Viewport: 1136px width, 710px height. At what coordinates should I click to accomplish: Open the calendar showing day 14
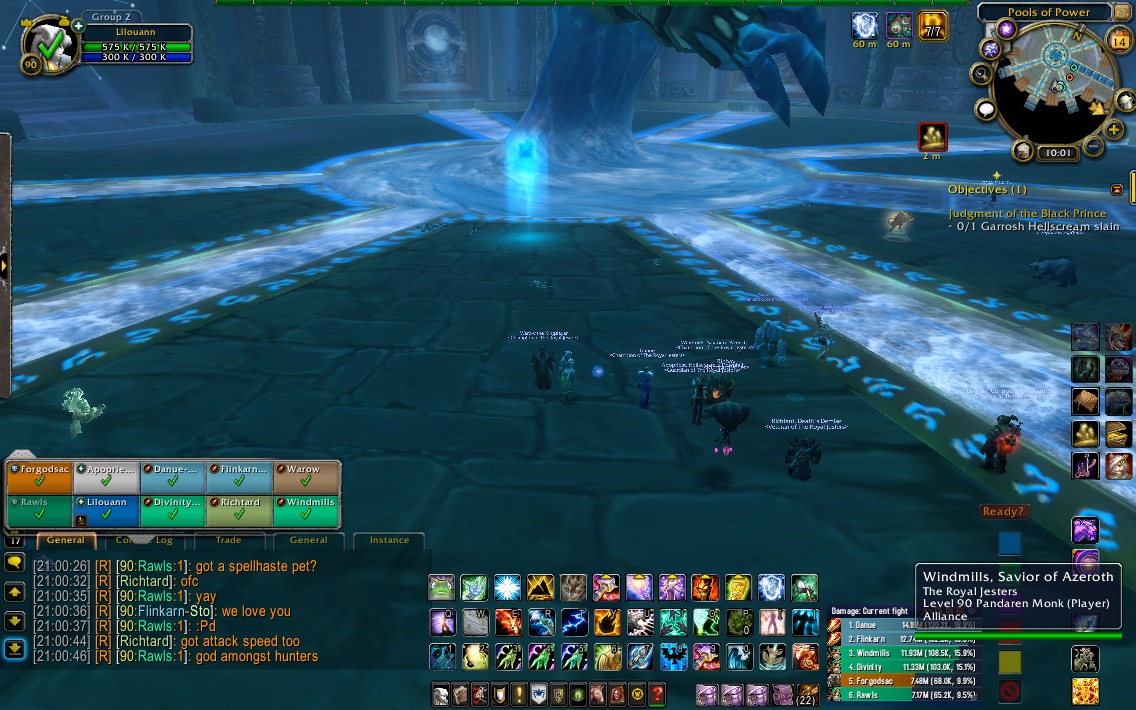(x=1120, y=41)
